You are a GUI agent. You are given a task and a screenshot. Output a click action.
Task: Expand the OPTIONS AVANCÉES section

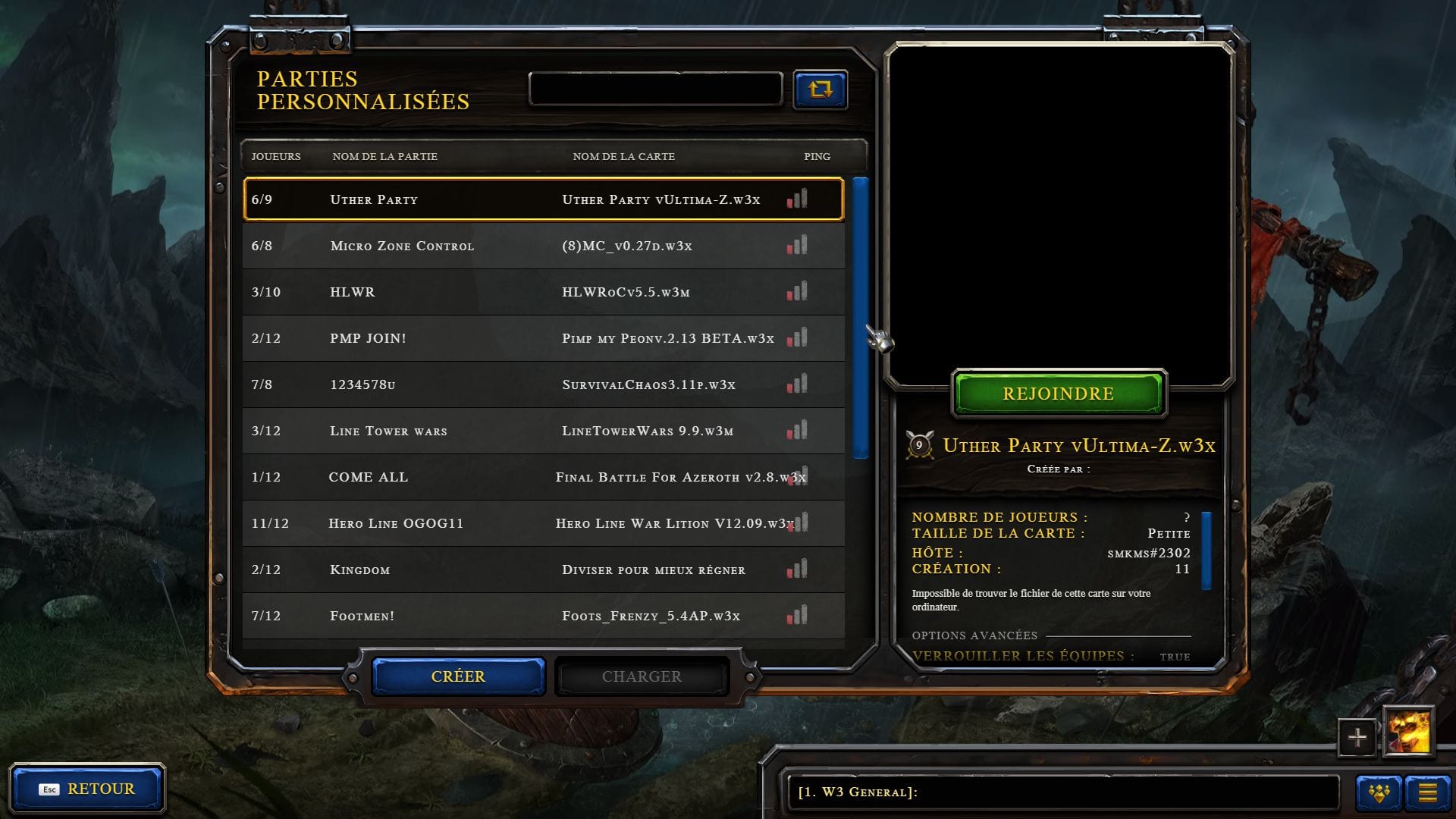point(975,635)
